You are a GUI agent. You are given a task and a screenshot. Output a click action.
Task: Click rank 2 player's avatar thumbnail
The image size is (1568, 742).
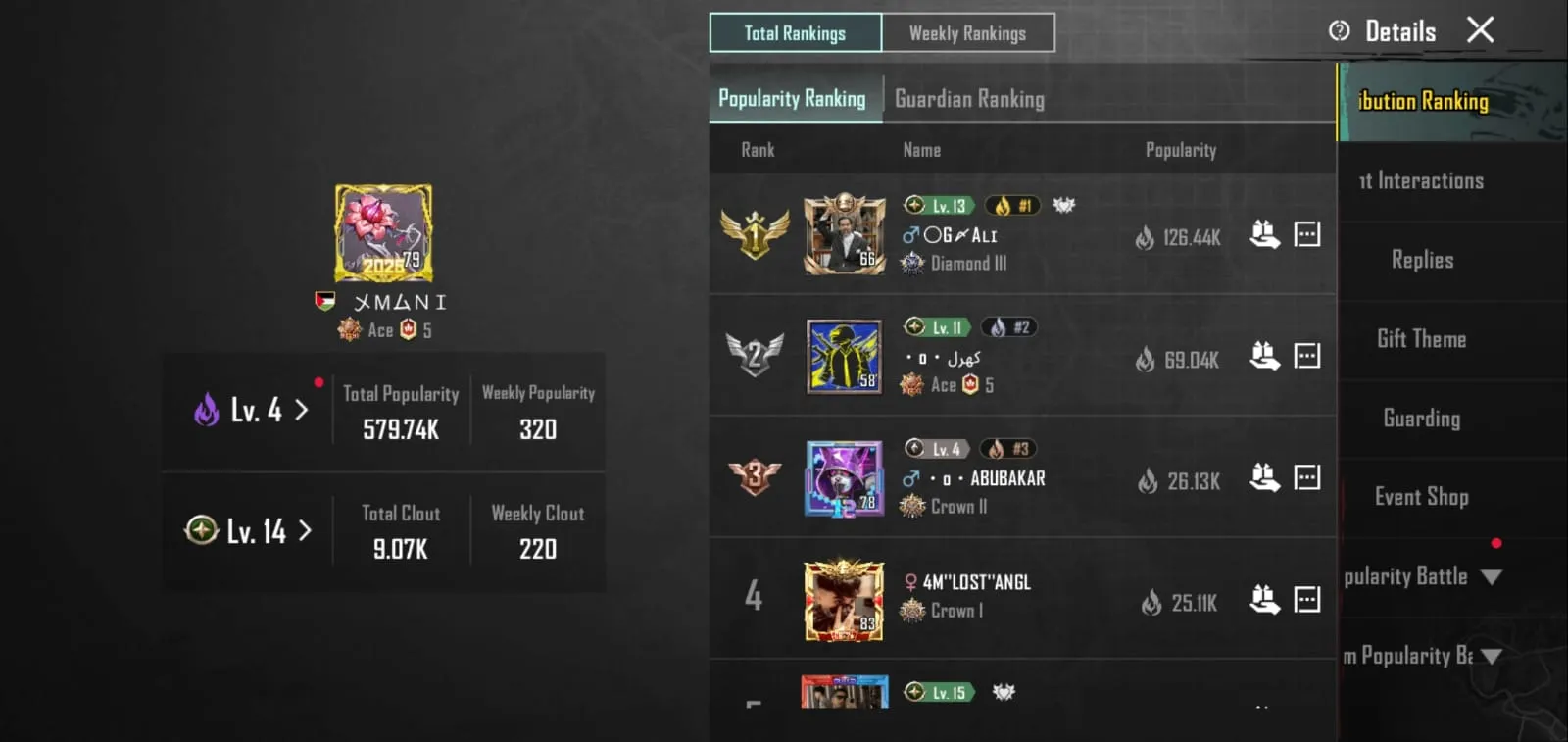coord(844,356)
